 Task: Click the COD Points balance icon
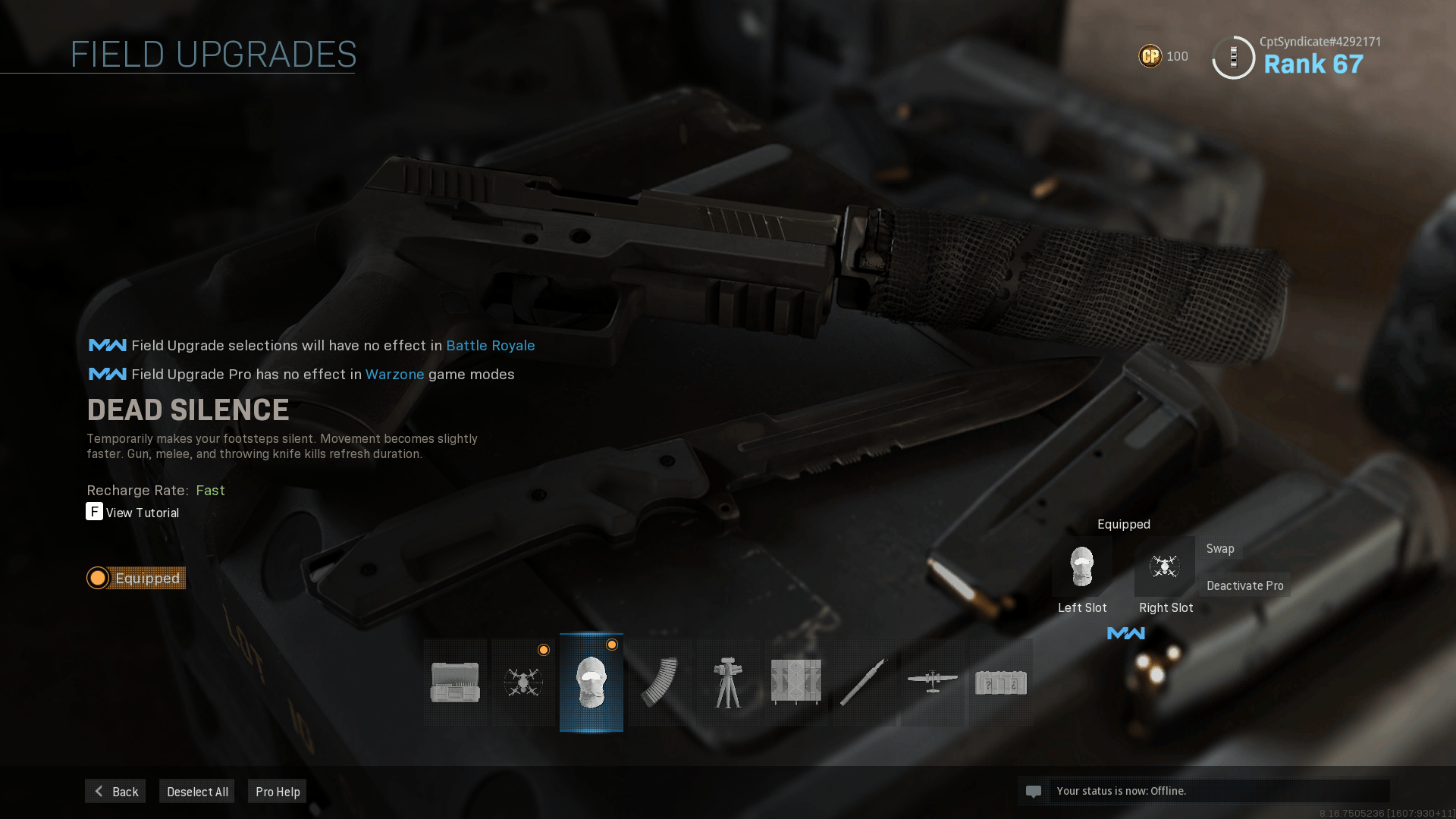click(x=1150, y=56)
